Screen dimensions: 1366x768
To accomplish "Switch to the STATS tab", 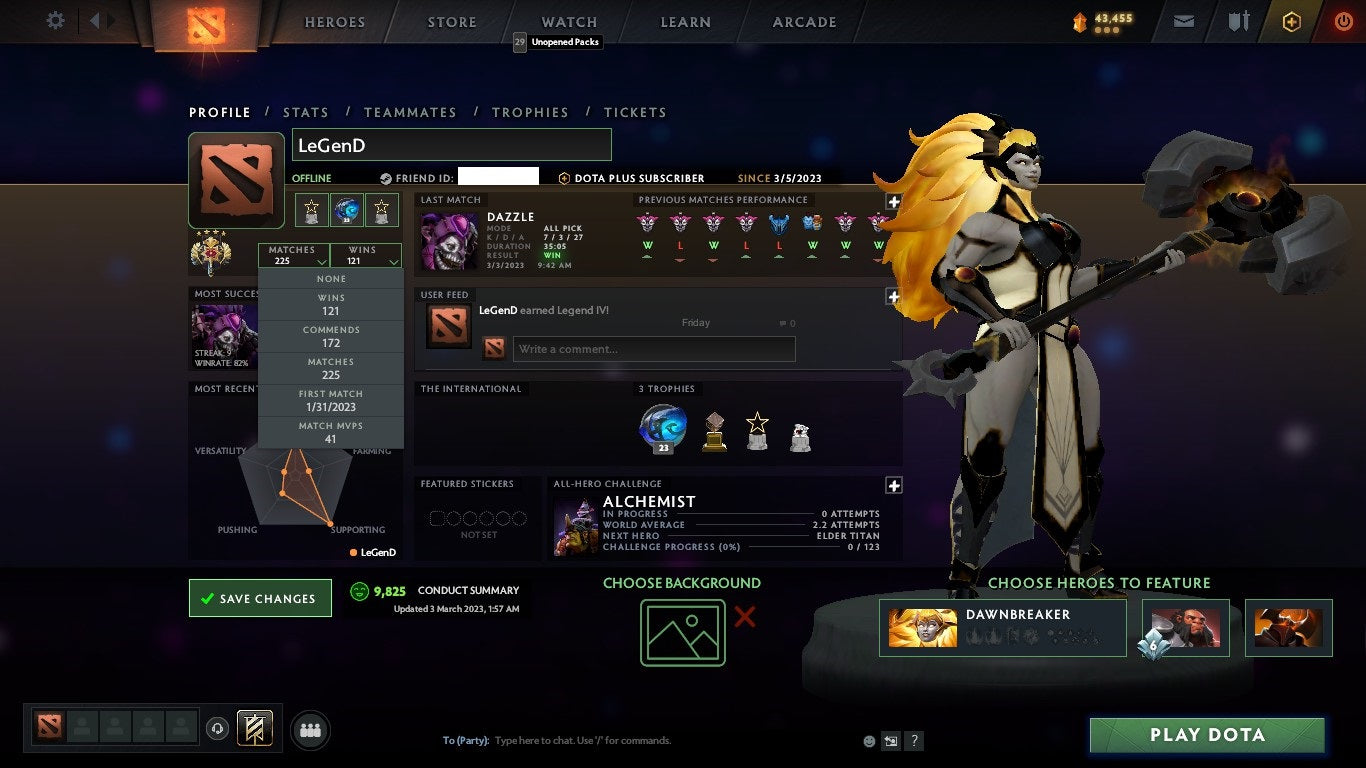I will [306, 112].
